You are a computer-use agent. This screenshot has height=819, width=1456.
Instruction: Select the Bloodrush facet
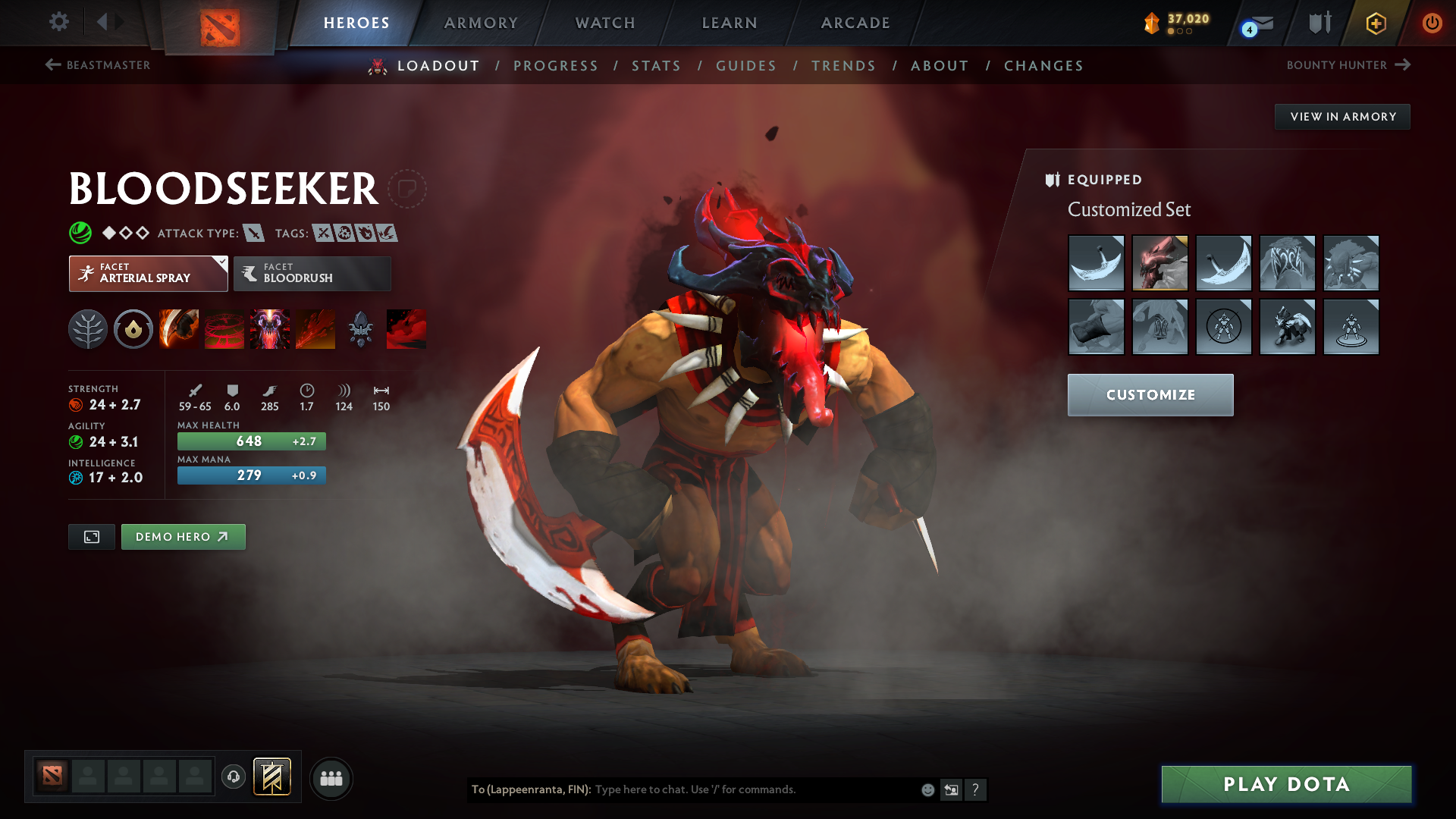coord(311,273)
